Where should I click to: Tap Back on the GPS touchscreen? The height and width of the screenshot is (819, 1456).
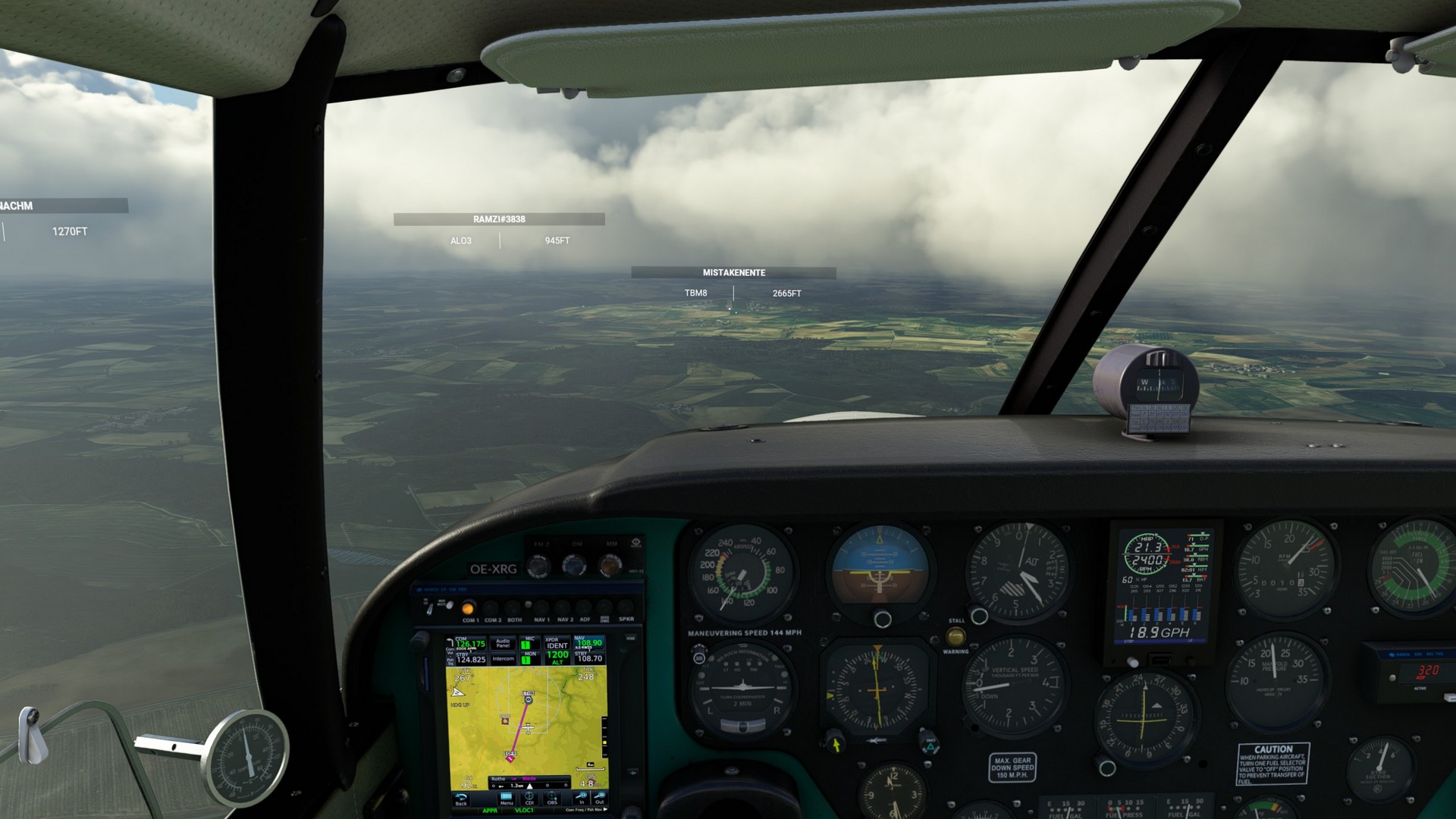point(461,799)
